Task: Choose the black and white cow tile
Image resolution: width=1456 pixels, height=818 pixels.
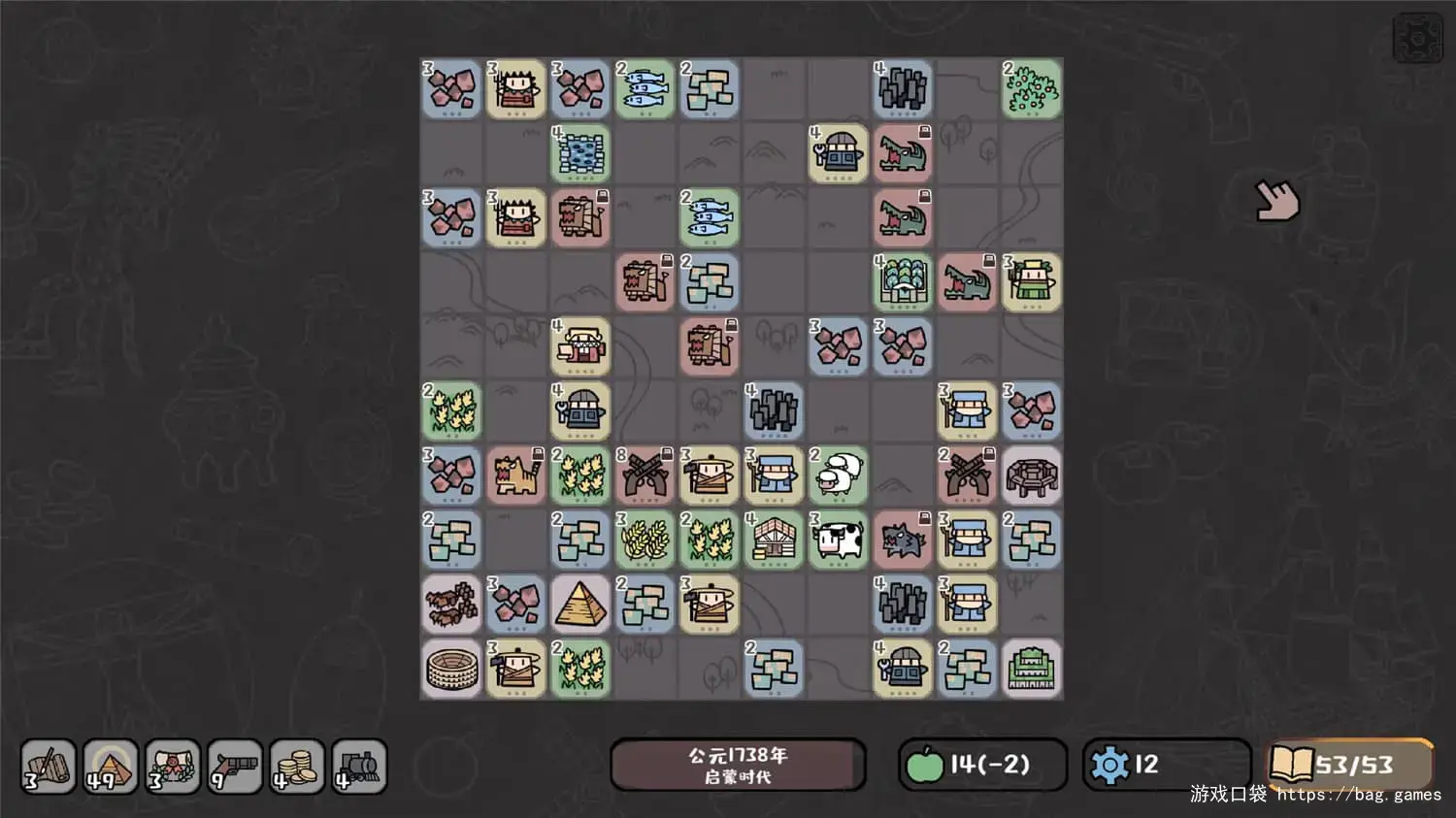Action: pyautogui.click(x=839, y=540)
